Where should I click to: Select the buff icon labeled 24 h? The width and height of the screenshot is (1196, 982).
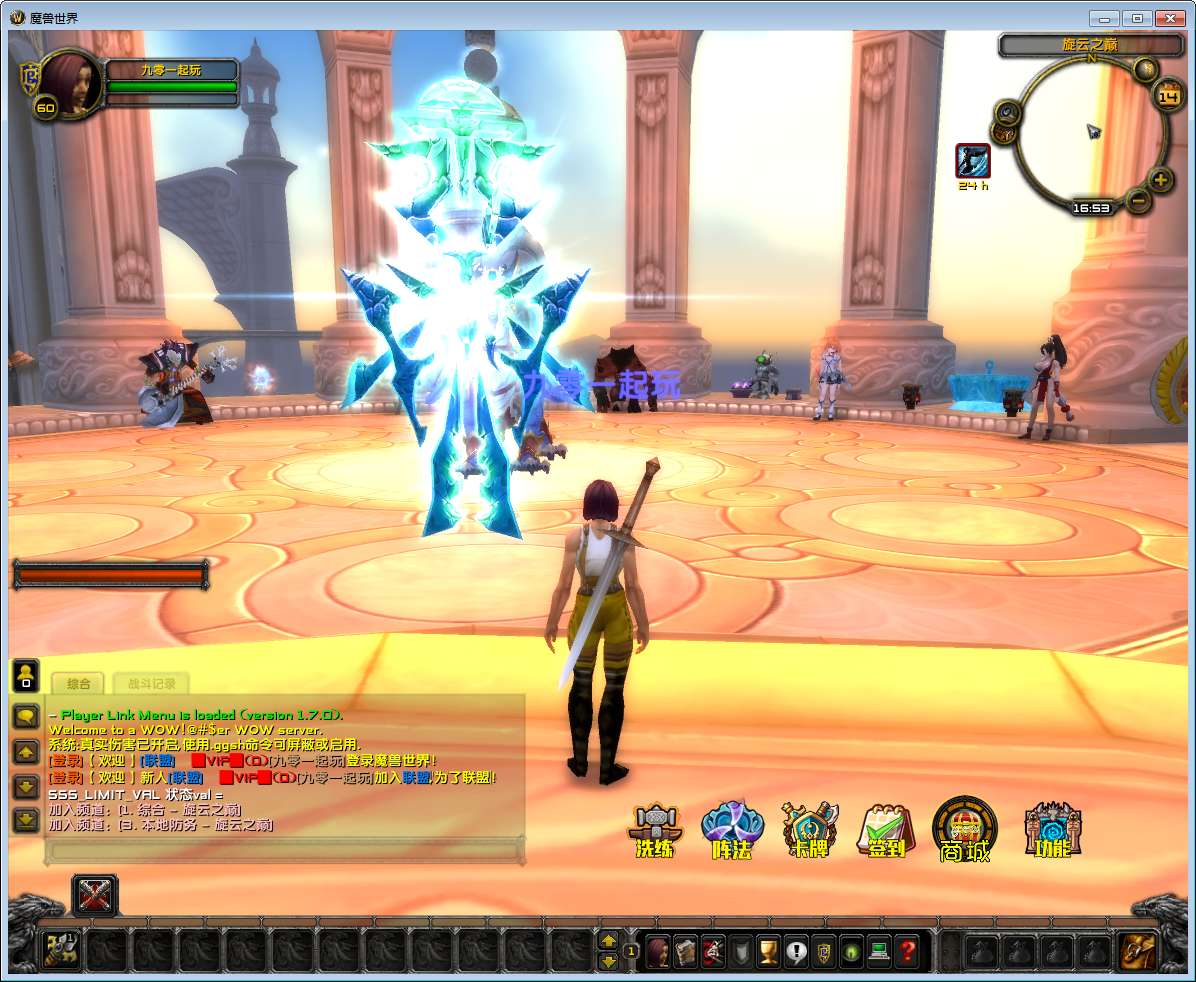(x=972, y=160)
